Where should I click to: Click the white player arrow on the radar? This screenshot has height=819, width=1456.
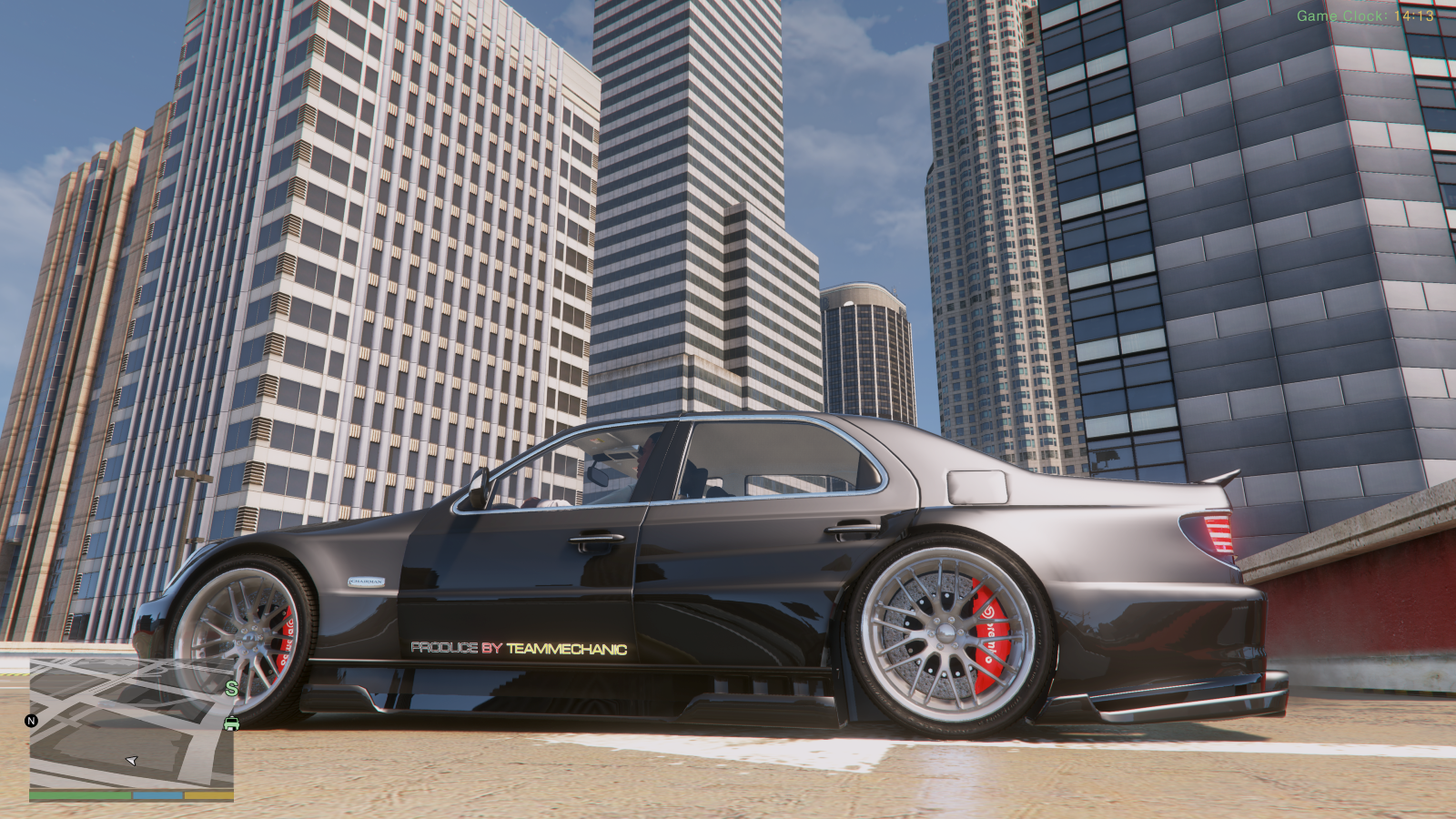pos(134,761)
